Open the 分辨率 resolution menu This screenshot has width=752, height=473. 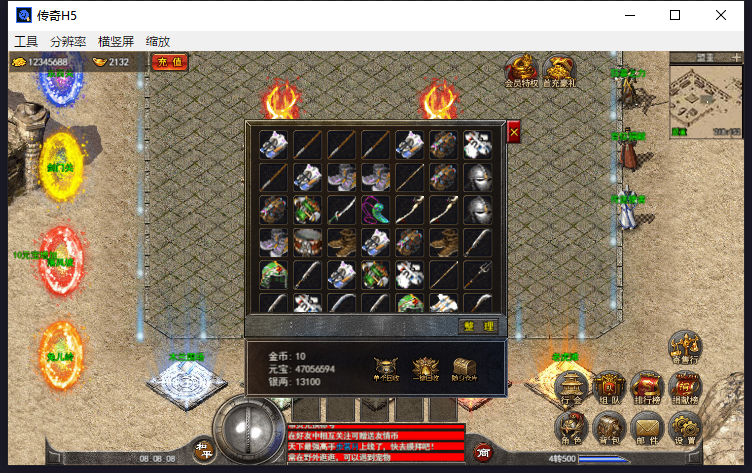[x=68, y=42]
